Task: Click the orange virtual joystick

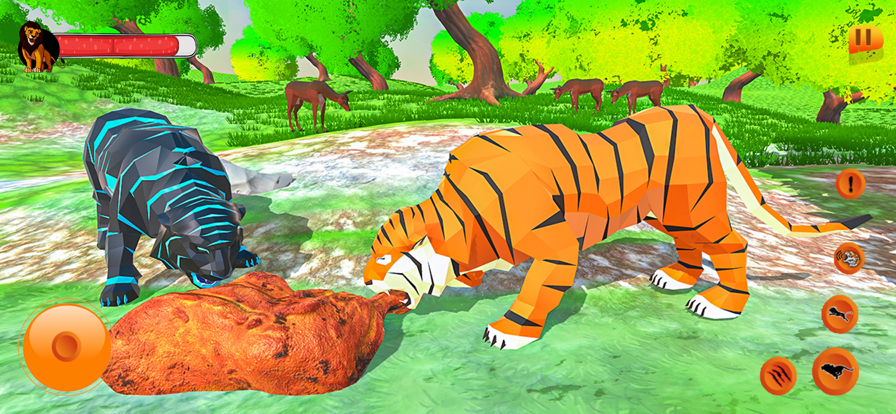Action: pyautogui.click(x=66, y=347)
